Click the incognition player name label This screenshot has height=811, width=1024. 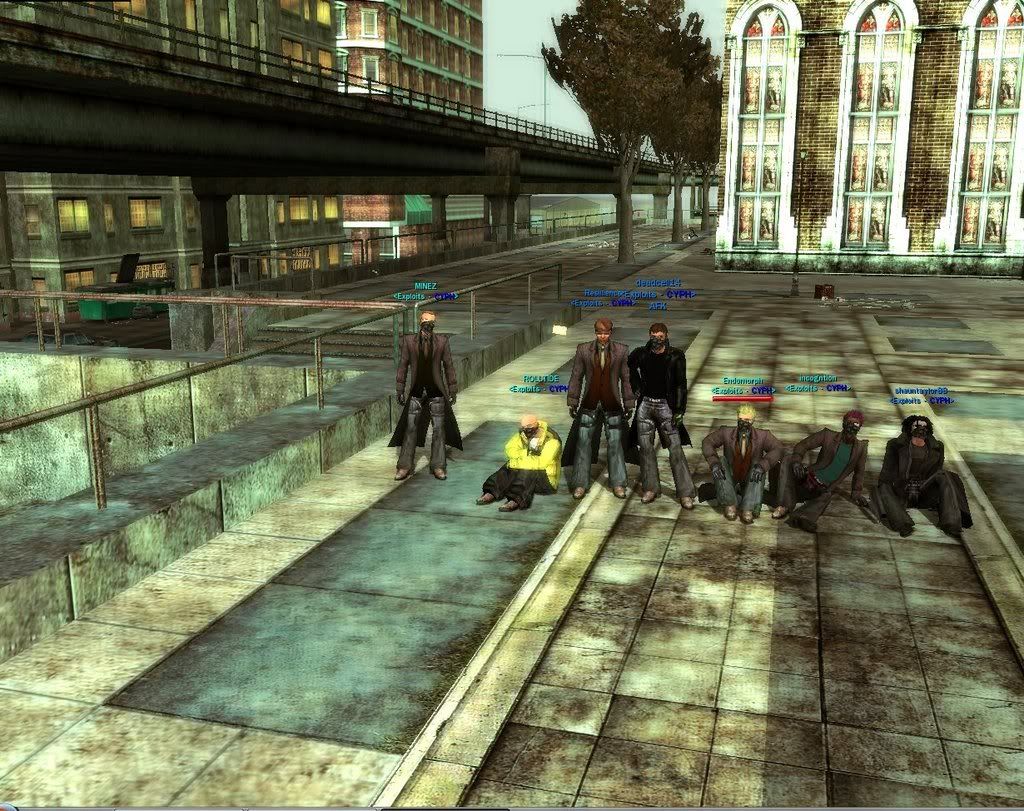[x=817, y=379]
